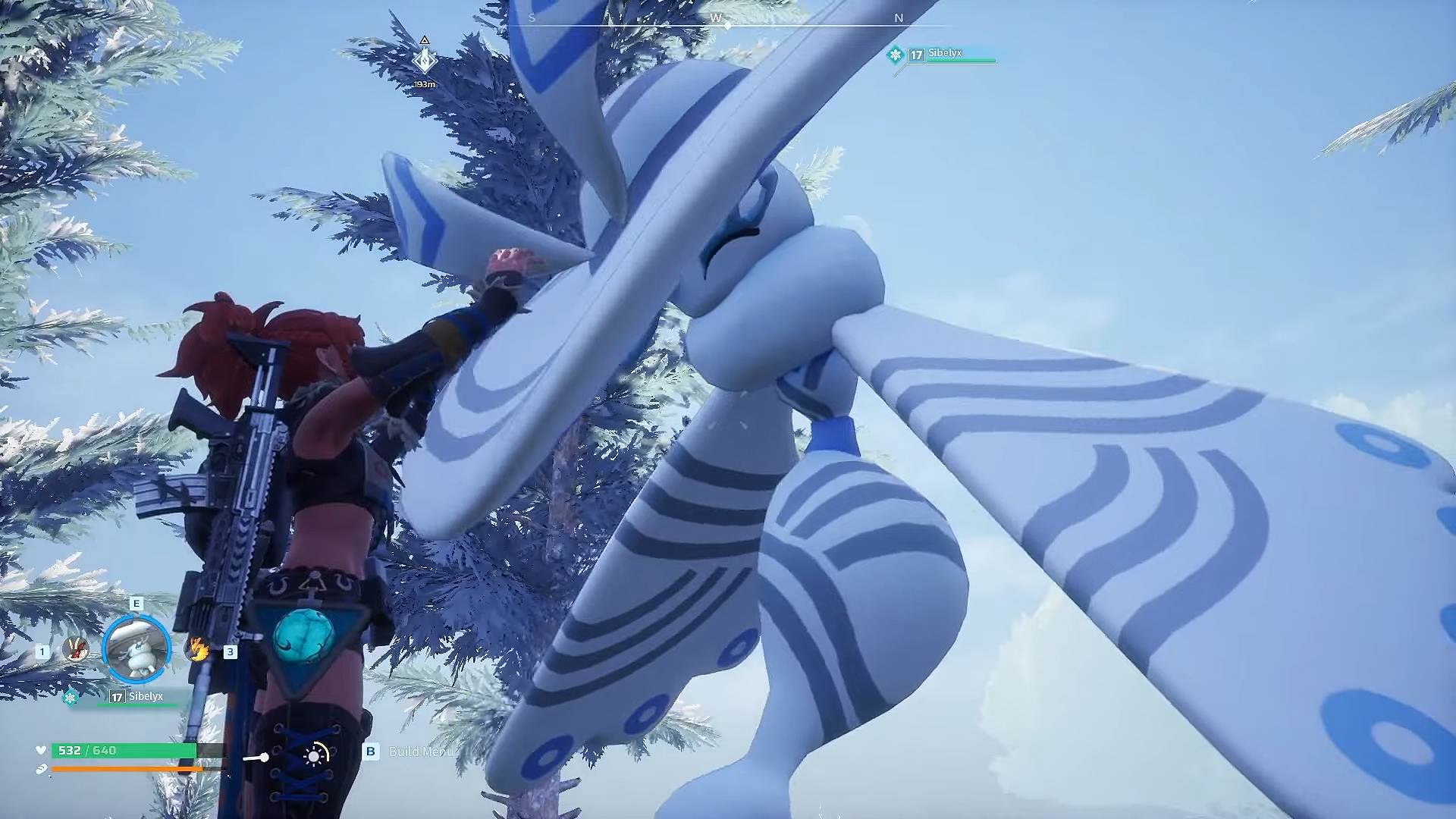Switch to the previous pal with red ears

click(75, 648)
